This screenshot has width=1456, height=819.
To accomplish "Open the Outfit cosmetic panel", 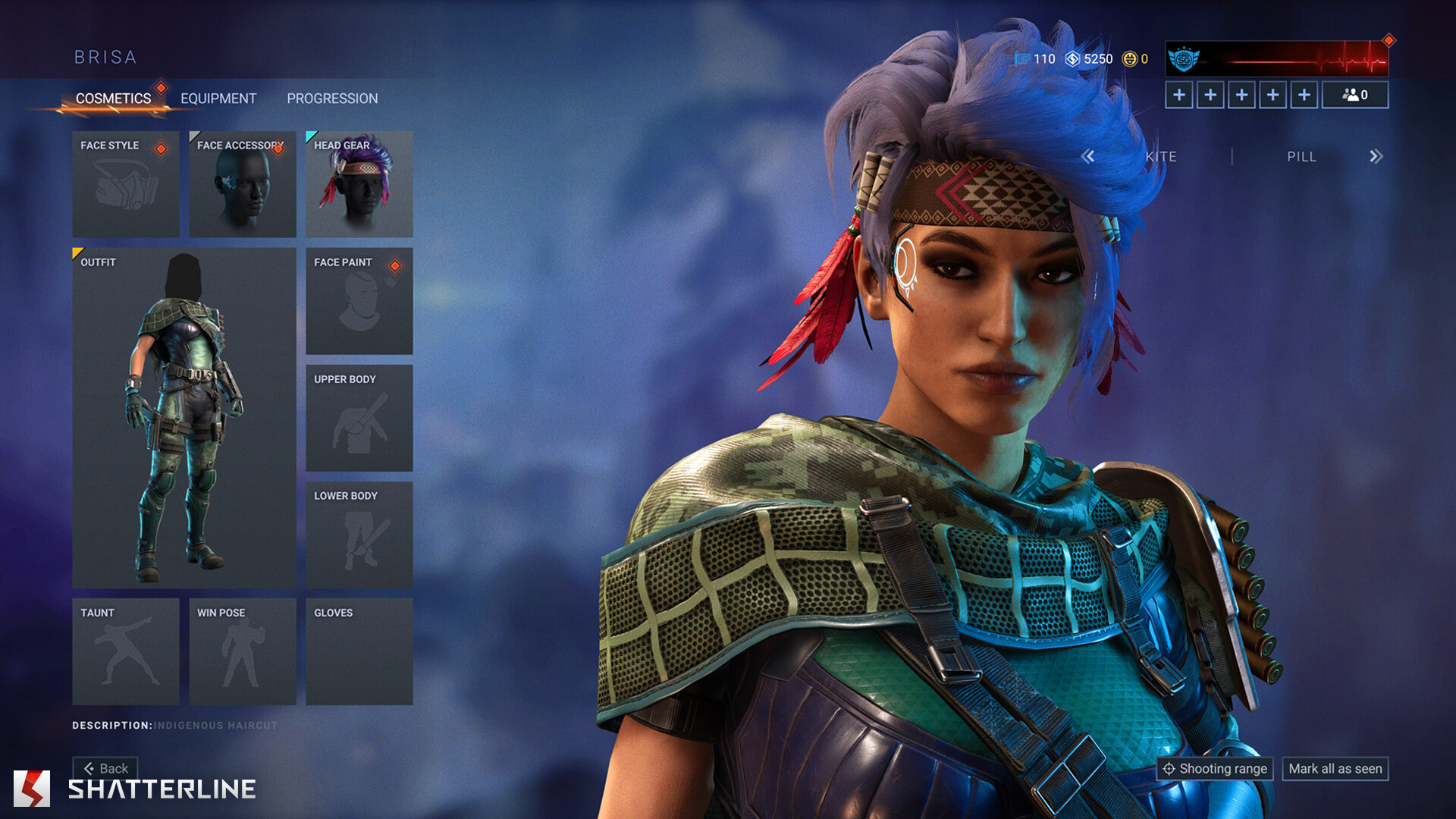I will (x=184, y=418).
